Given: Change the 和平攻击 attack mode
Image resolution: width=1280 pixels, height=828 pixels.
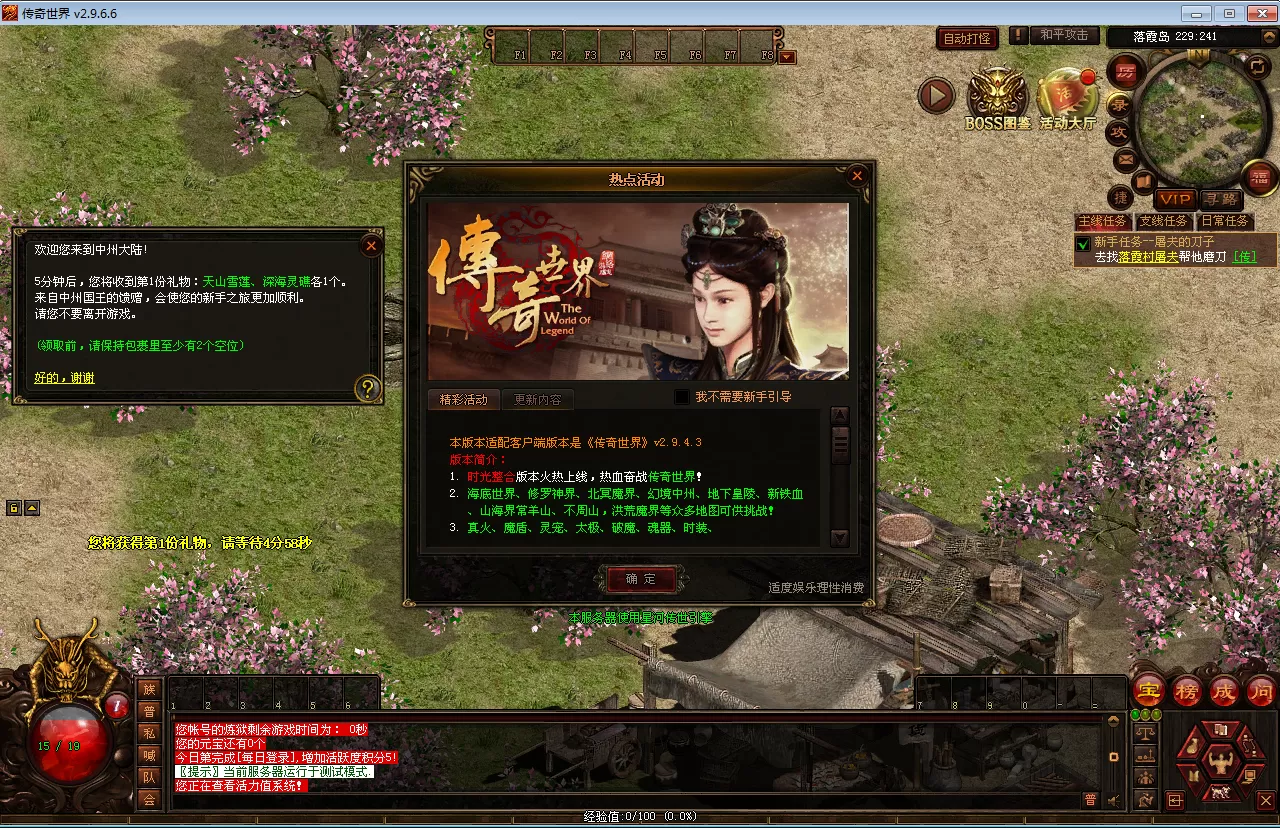Looking at the screenshot, I should pyautogui.click(x=1063, y=35).
